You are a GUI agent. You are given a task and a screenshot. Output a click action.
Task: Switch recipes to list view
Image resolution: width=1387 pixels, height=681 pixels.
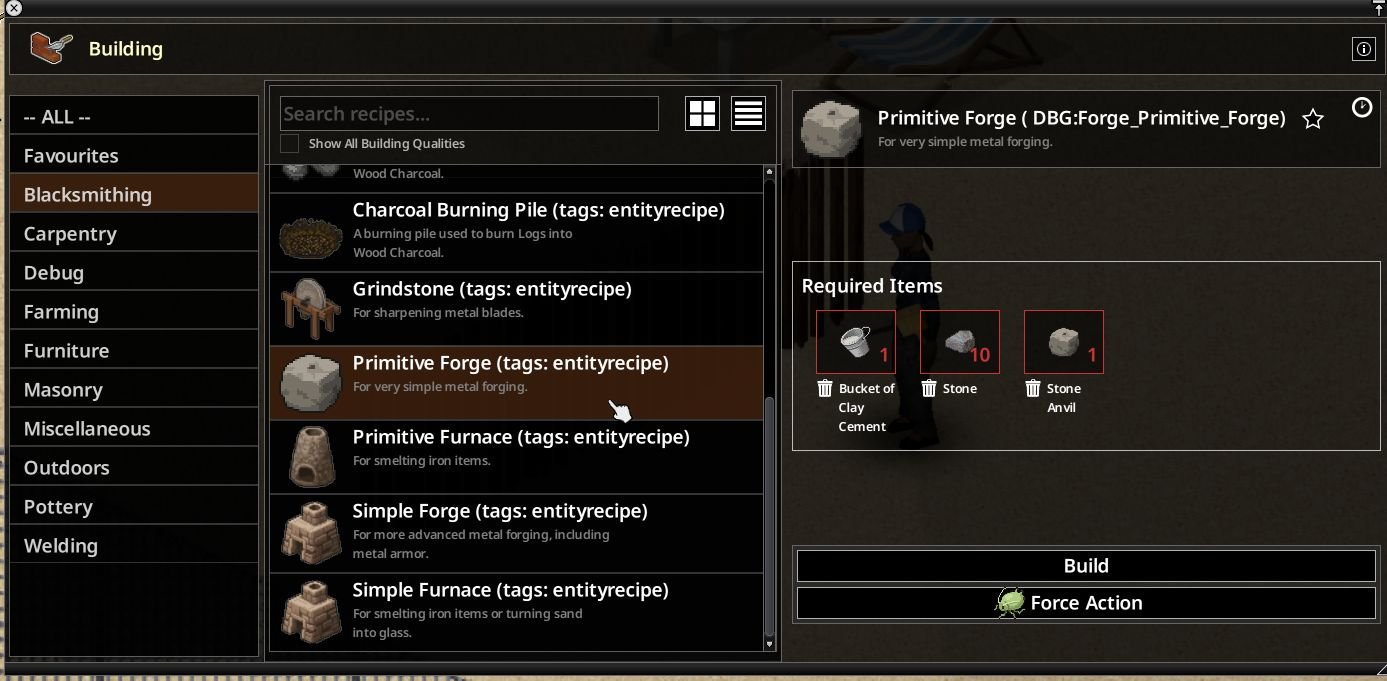748,114
